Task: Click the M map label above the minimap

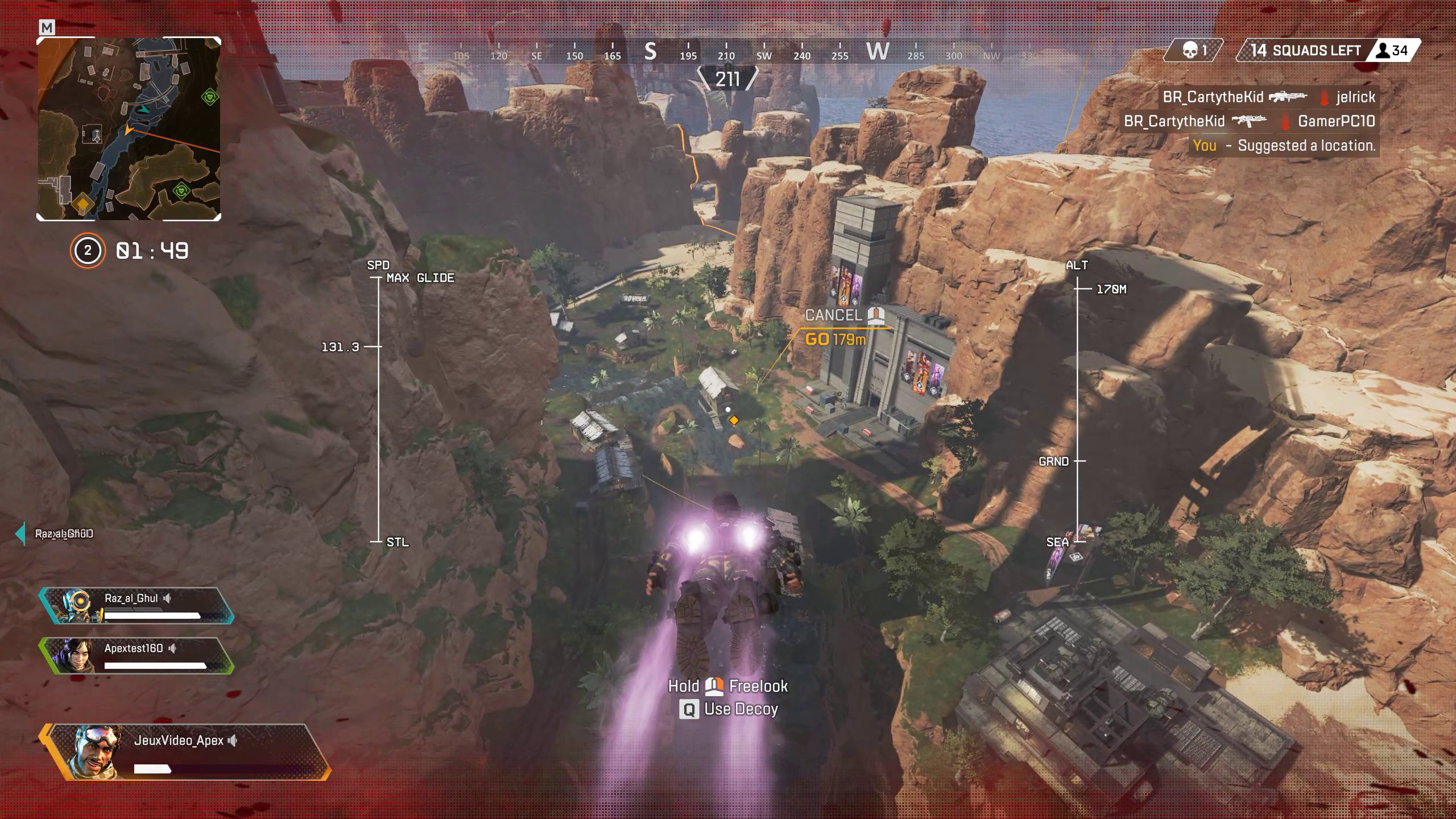Action: [x=47, y=27]
